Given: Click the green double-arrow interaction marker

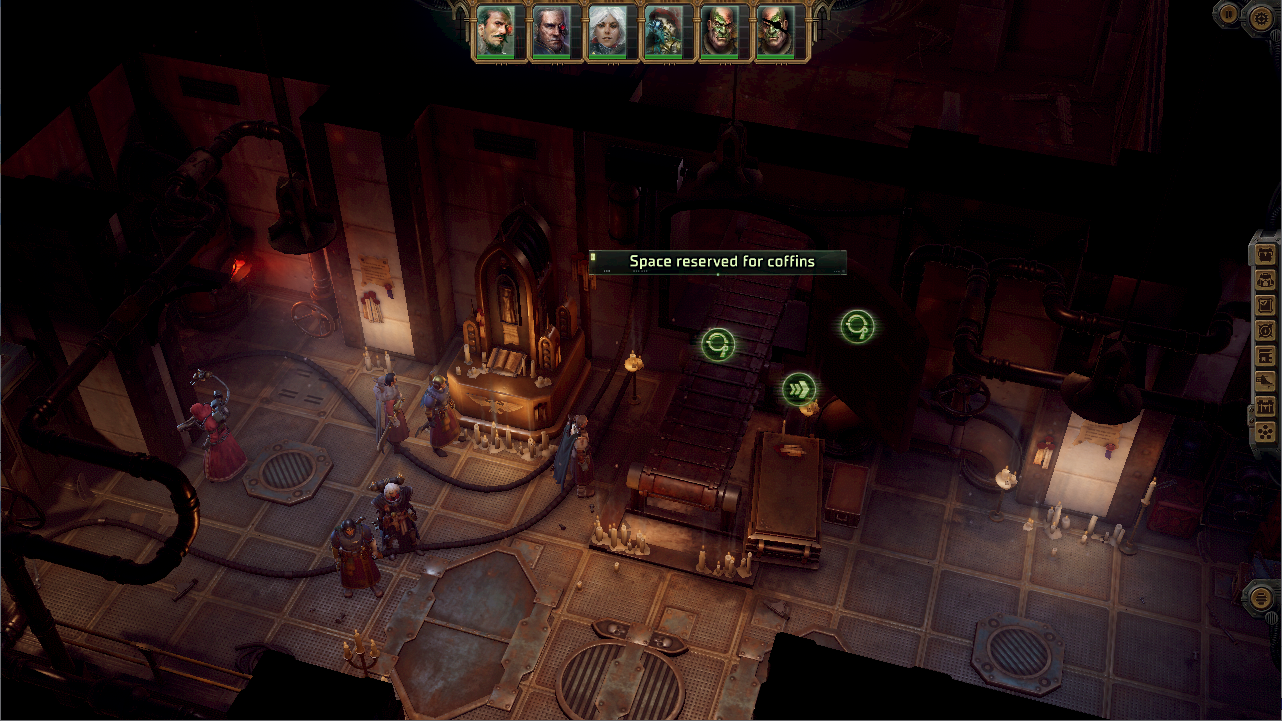Looking at the screenshot, I should pos(799,389).
